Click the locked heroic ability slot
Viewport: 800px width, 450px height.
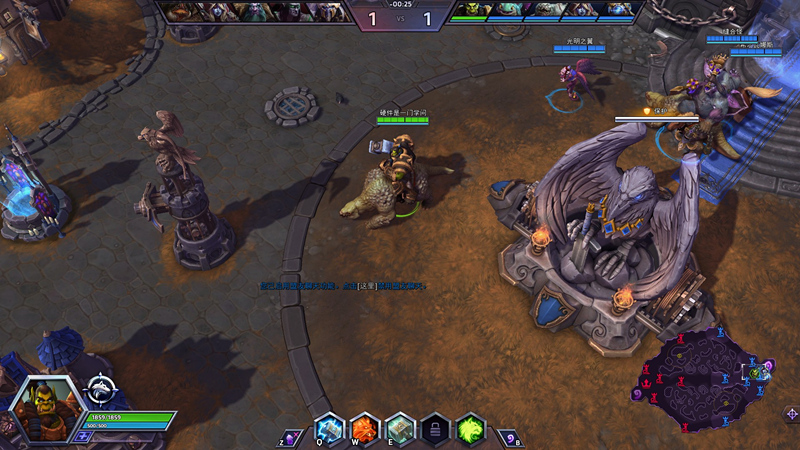pos(435,429)
